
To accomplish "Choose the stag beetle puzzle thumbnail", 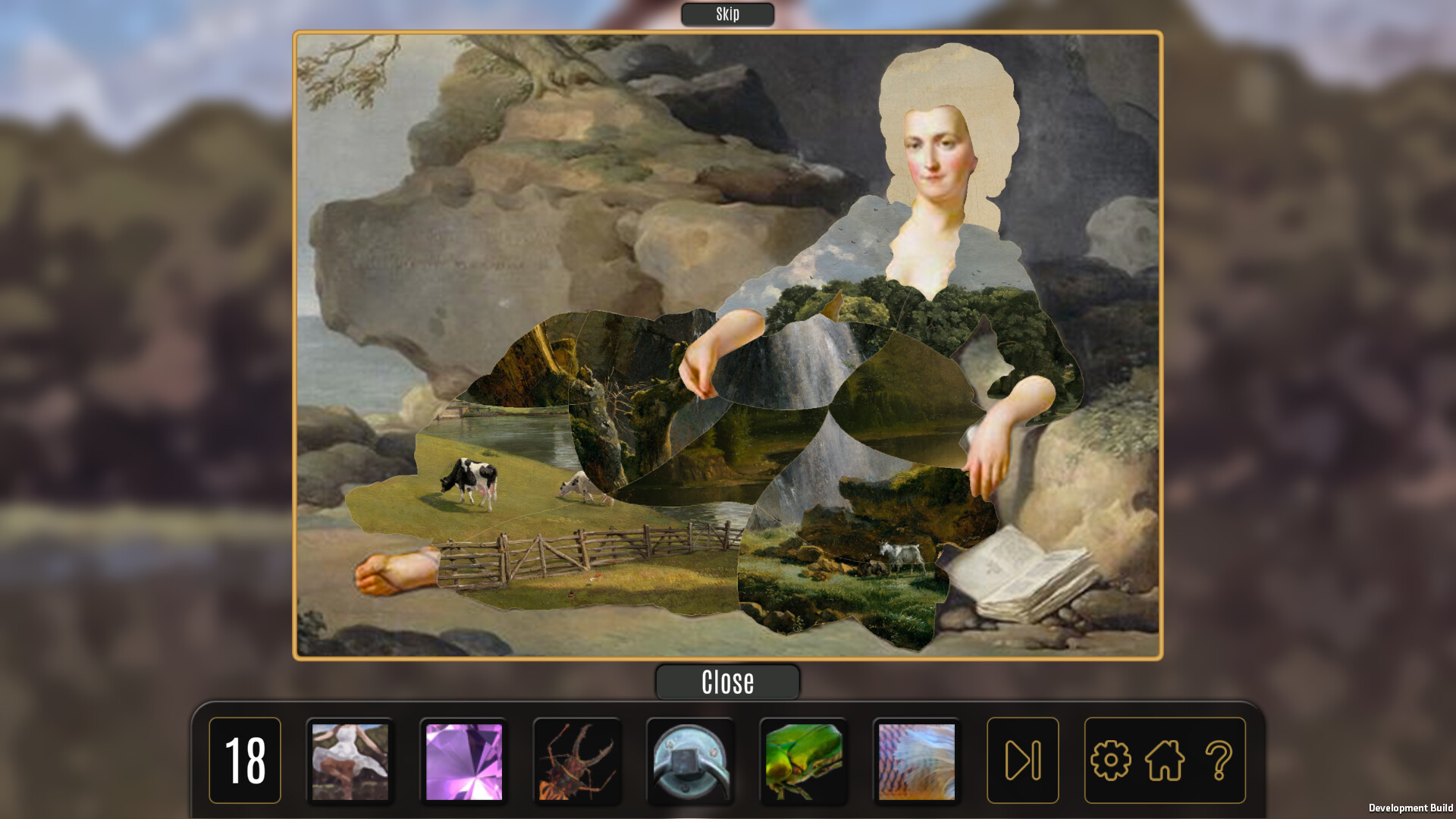I will (577, 759).
